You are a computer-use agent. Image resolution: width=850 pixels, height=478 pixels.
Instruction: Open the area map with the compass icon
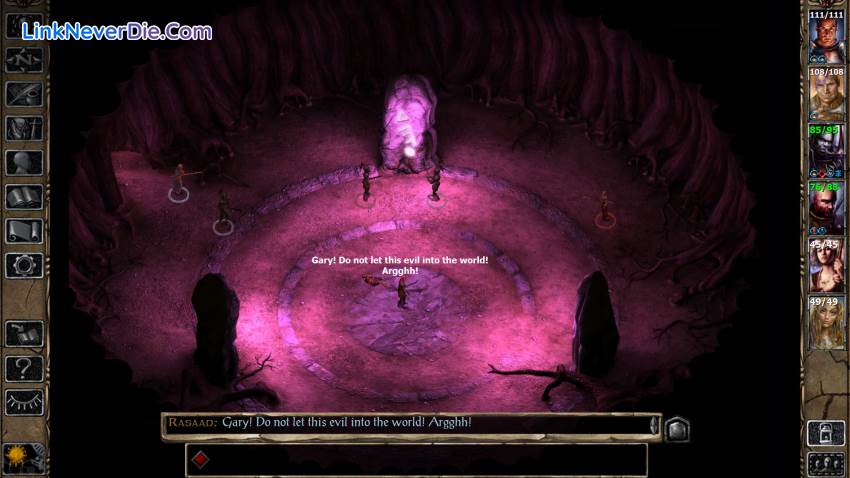(x=24, y=59)
